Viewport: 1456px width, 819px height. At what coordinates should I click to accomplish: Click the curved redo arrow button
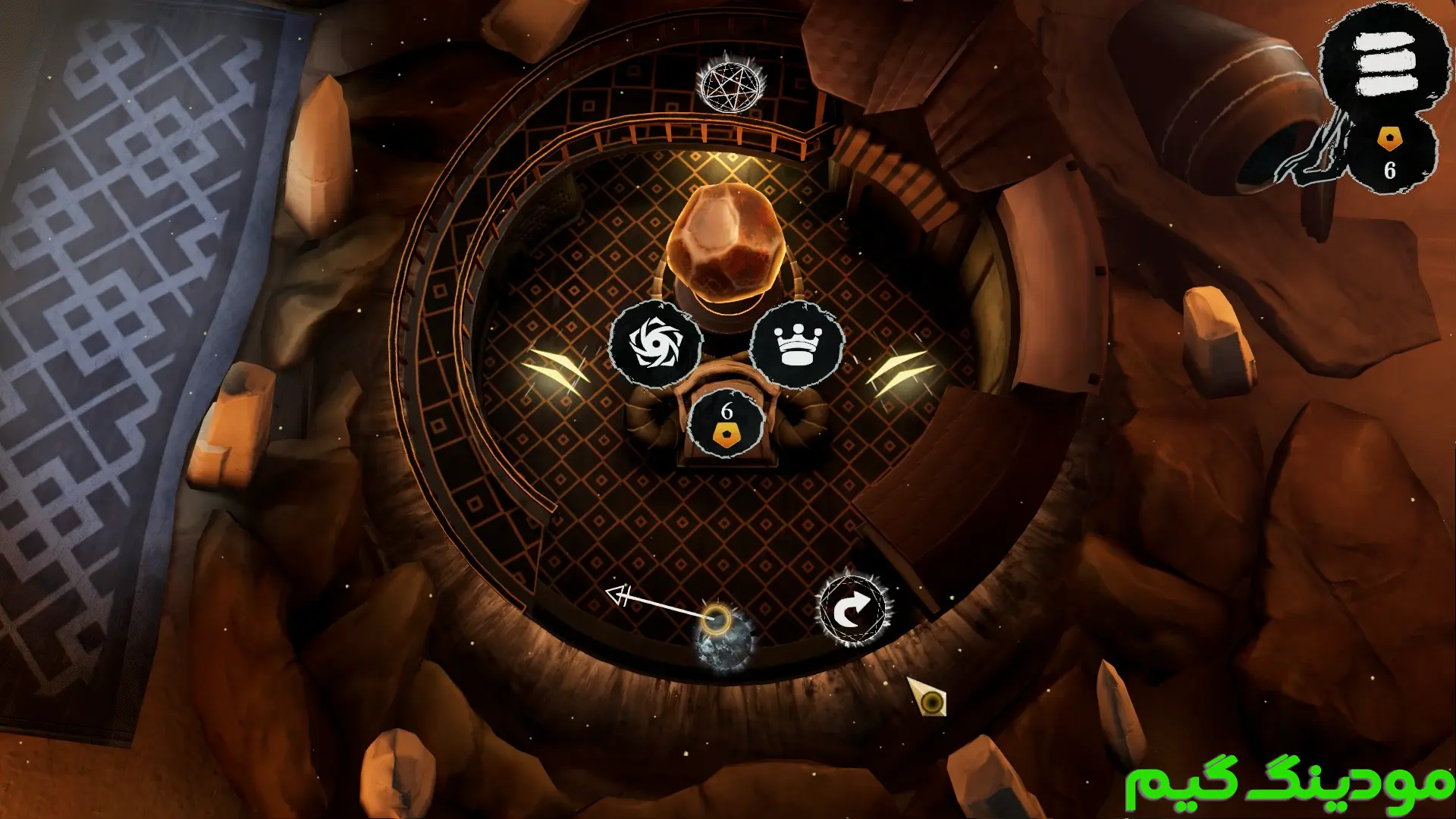coord(852,610)
